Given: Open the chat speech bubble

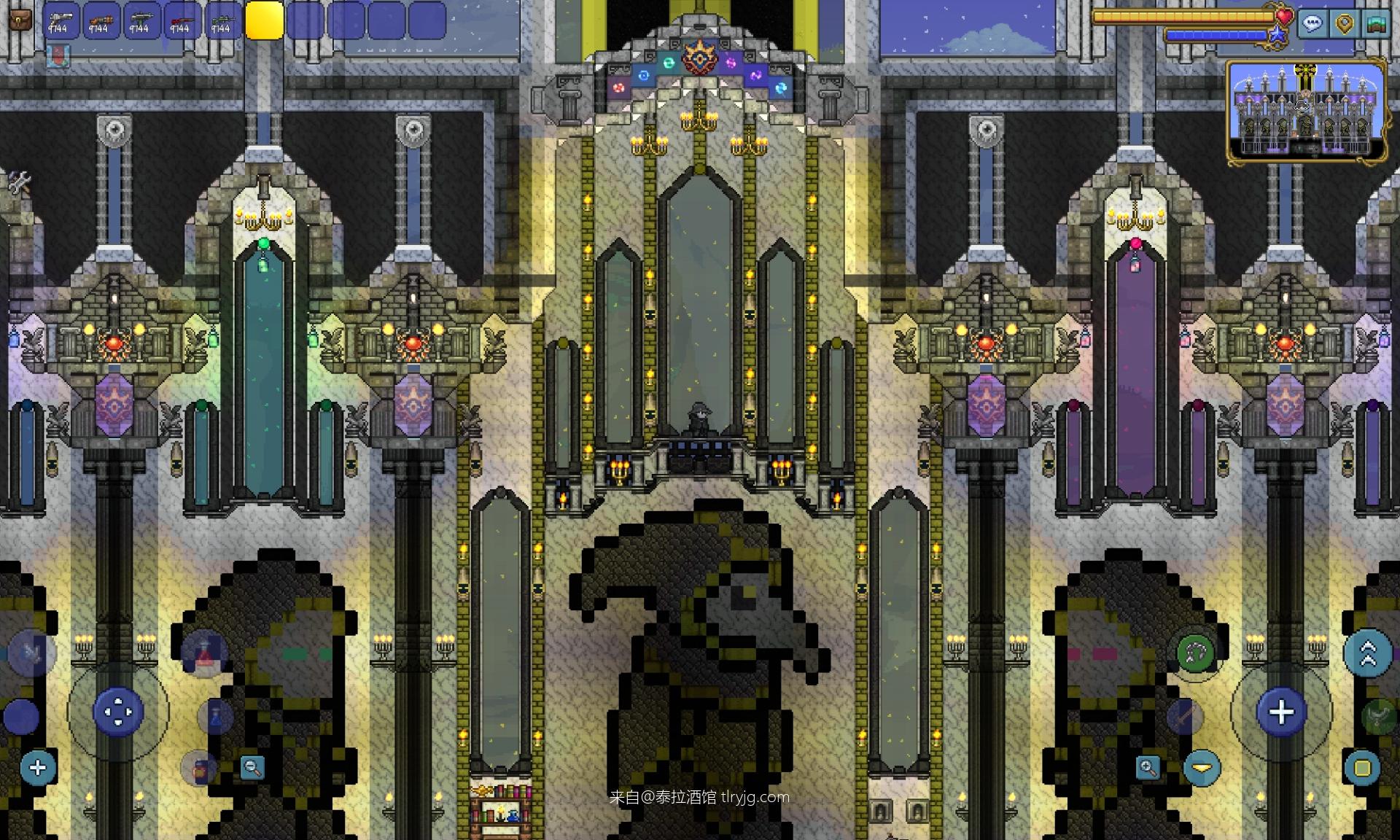Looking at the screenshot, I should pos(1312,23).
